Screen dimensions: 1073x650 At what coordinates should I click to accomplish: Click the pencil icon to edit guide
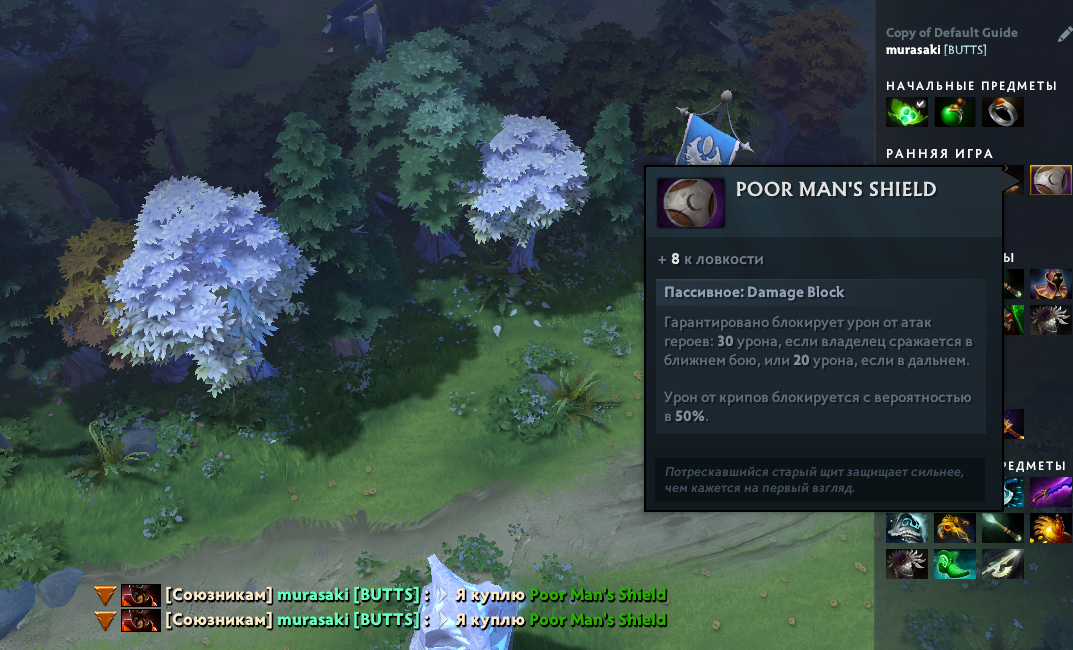click(1064, 35)
